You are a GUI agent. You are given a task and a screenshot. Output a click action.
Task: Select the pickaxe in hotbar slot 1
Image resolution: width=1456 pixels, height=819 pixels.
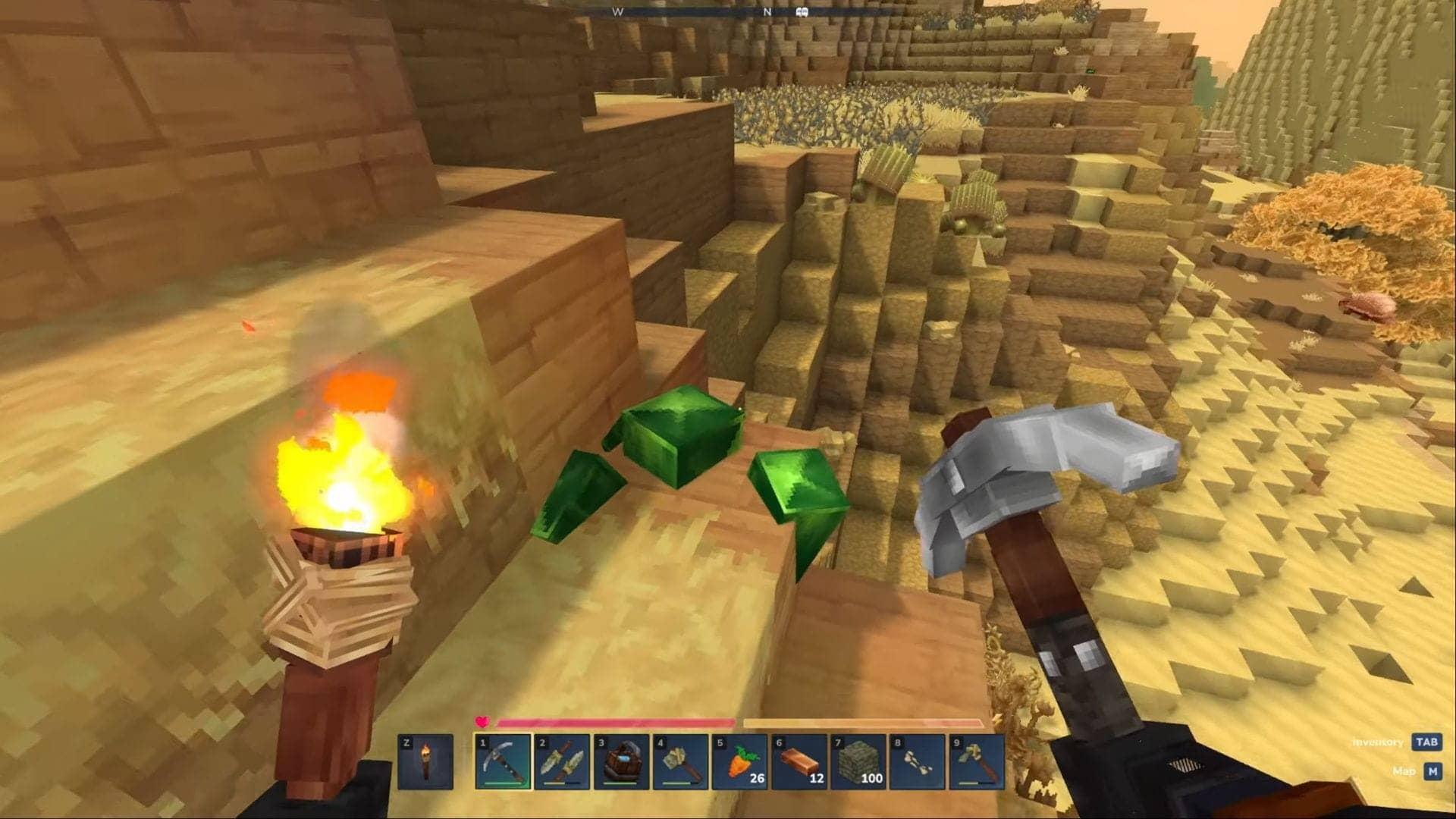(502, 762)
